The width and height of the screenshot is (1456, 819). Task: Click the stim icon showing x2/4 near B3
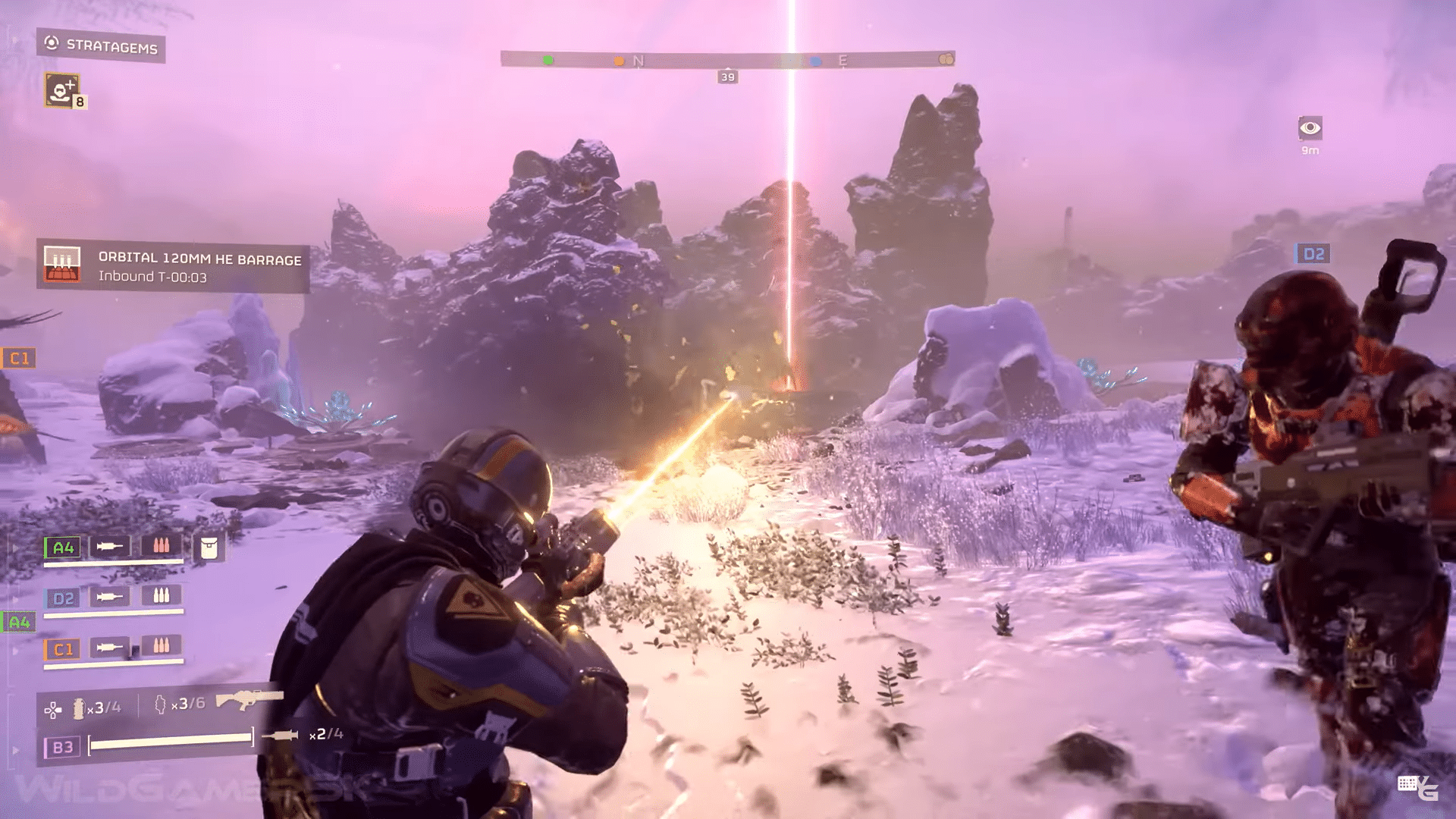(281, 734)
